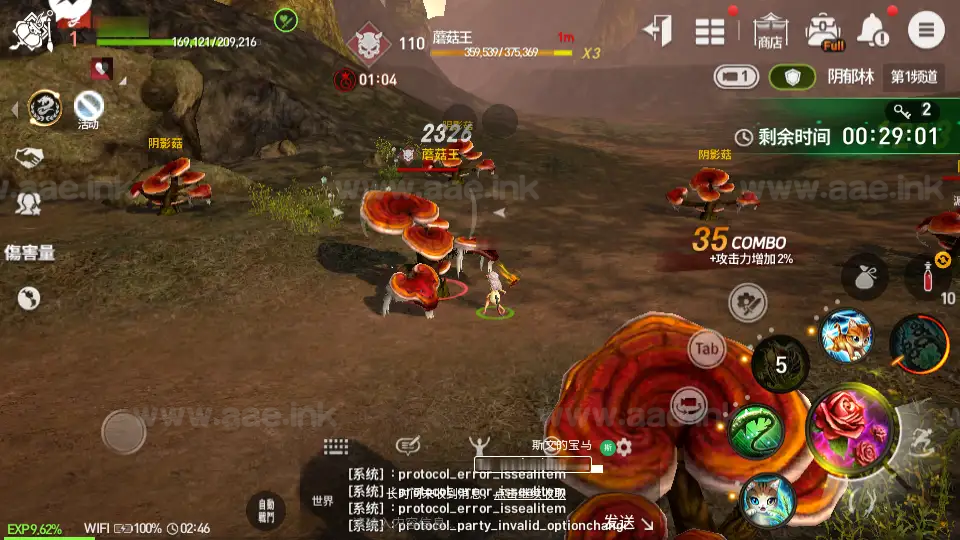
Task: Switch channel via 第1频道 button
Action: coord(914,77)
